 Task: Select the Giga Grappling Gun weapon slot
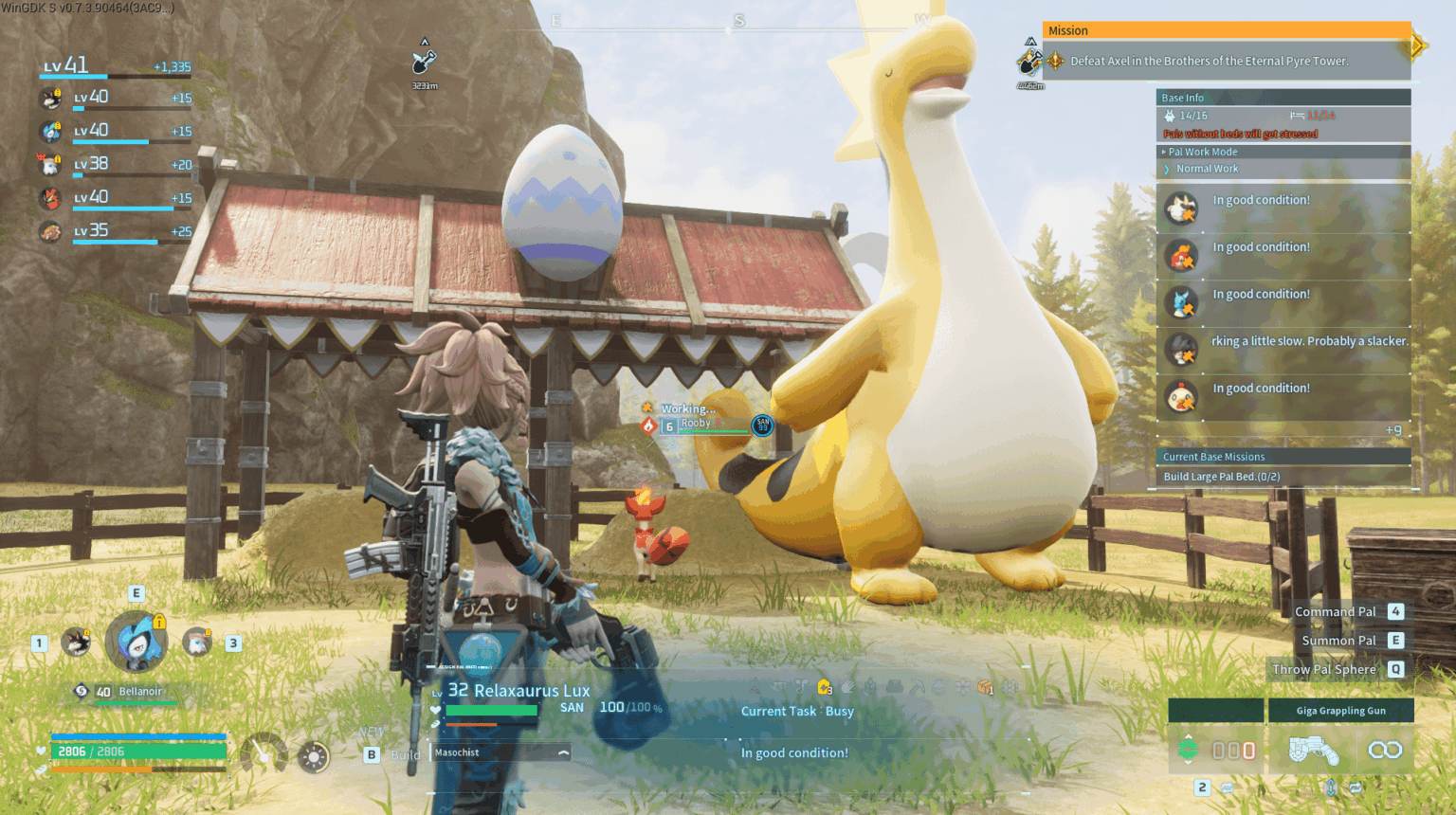click(1339, 711)
